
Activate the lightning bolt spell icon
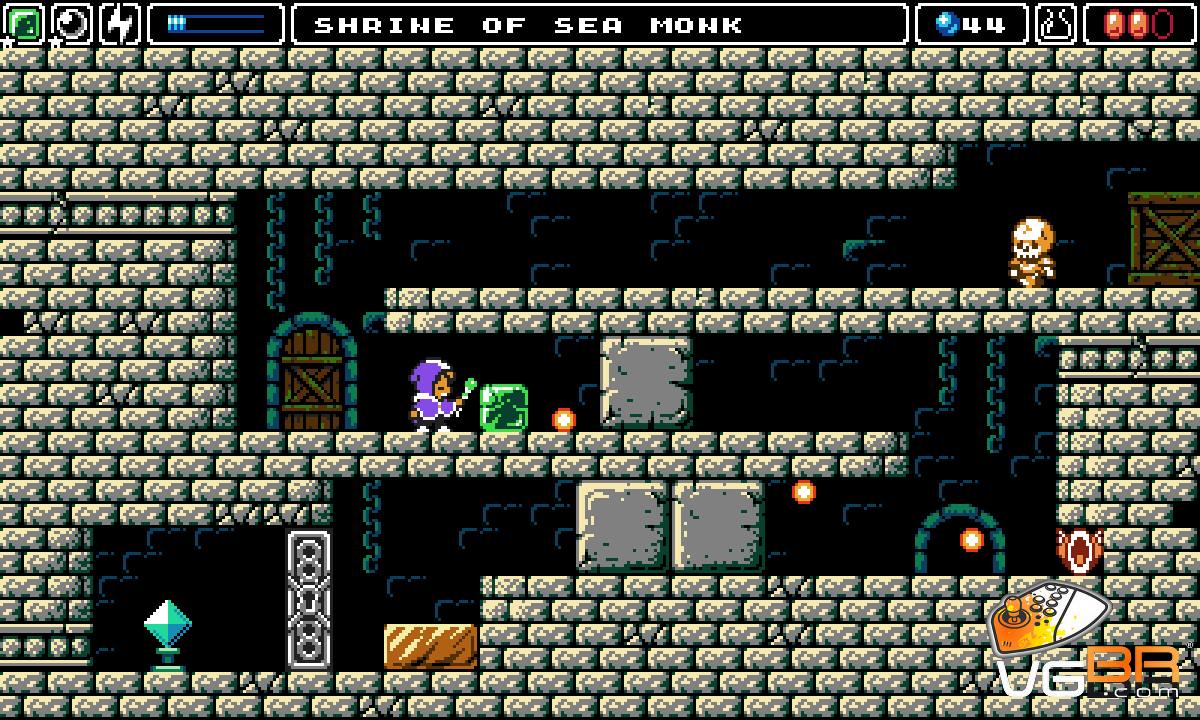click(x=119, y=24)
